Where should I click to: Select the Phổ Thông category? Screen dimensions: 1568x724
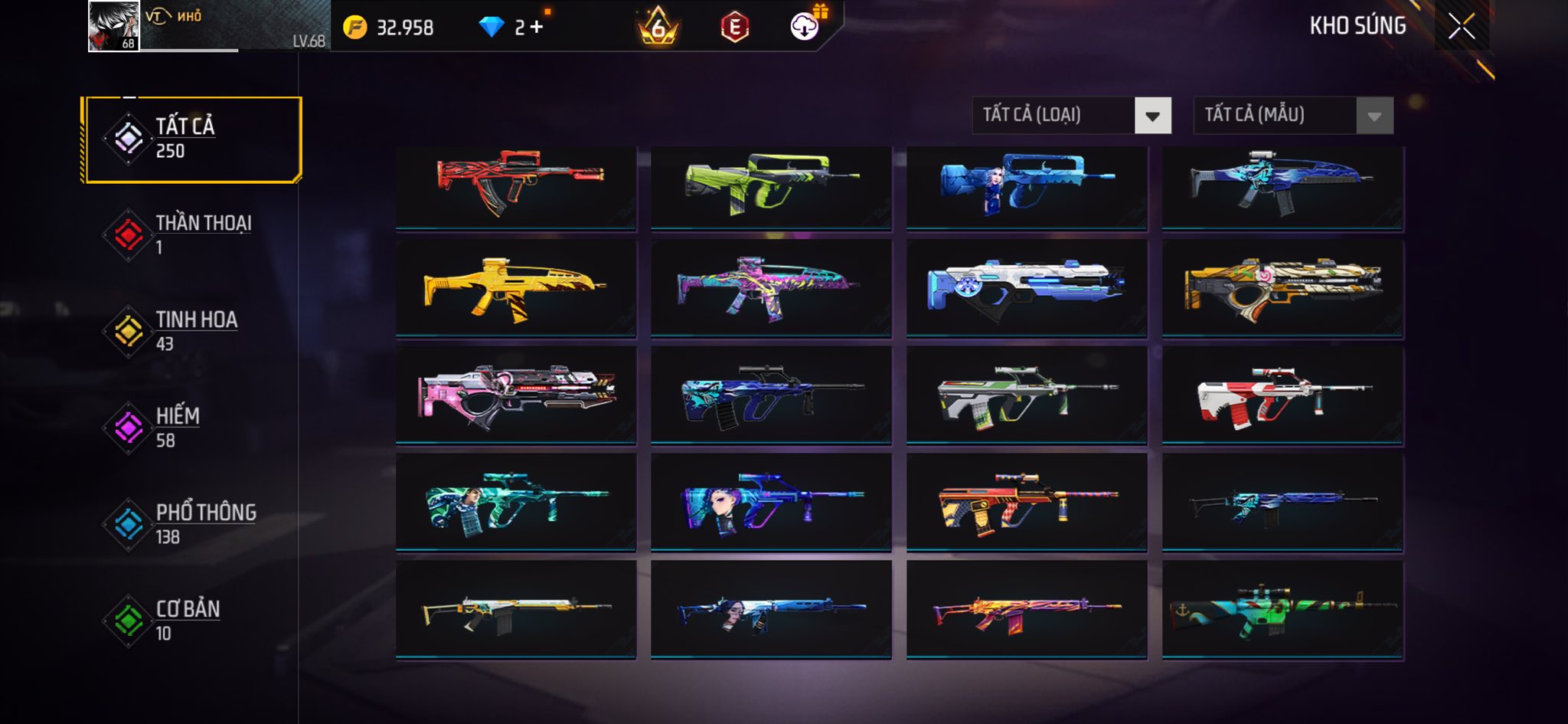pyautogui.click(x=192, y=524)
